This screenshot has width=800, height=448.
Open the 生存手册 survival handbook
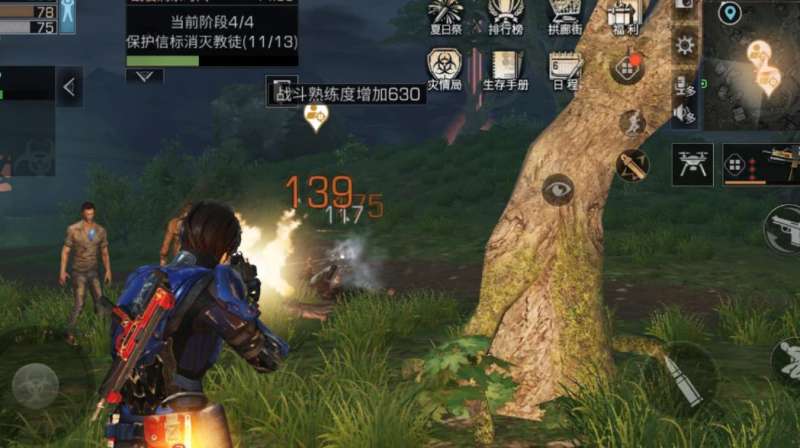point(506,69)
